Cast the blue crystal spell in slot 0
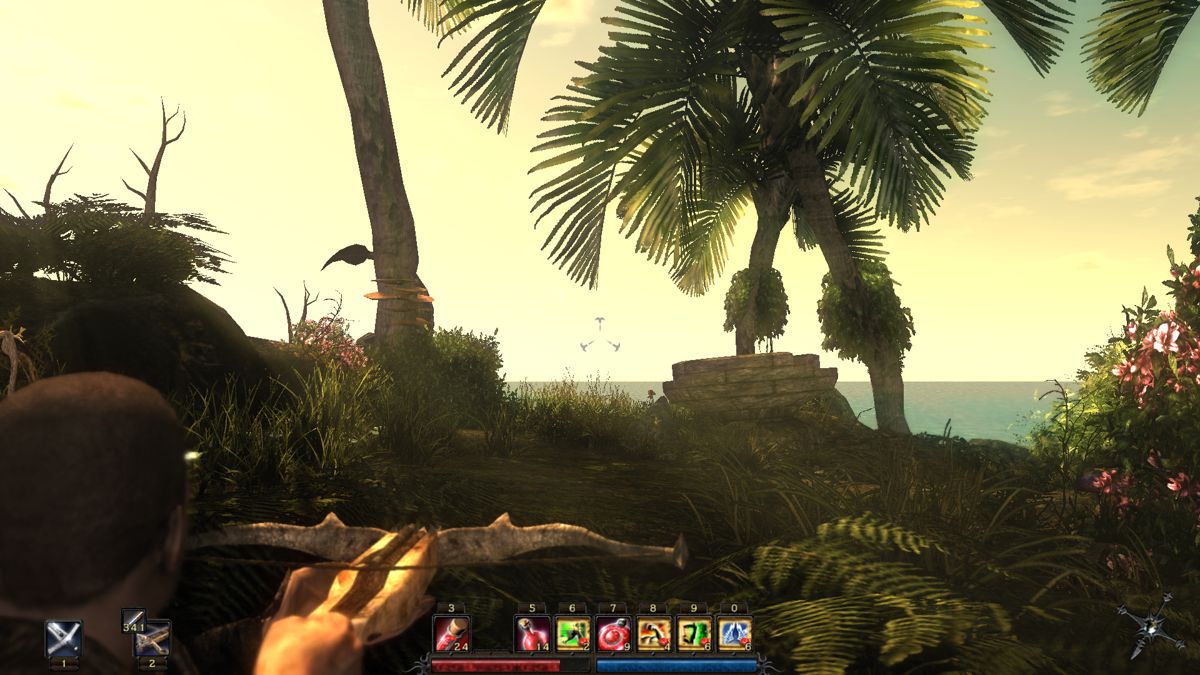 pyautogui.click(x=734, y=634)
